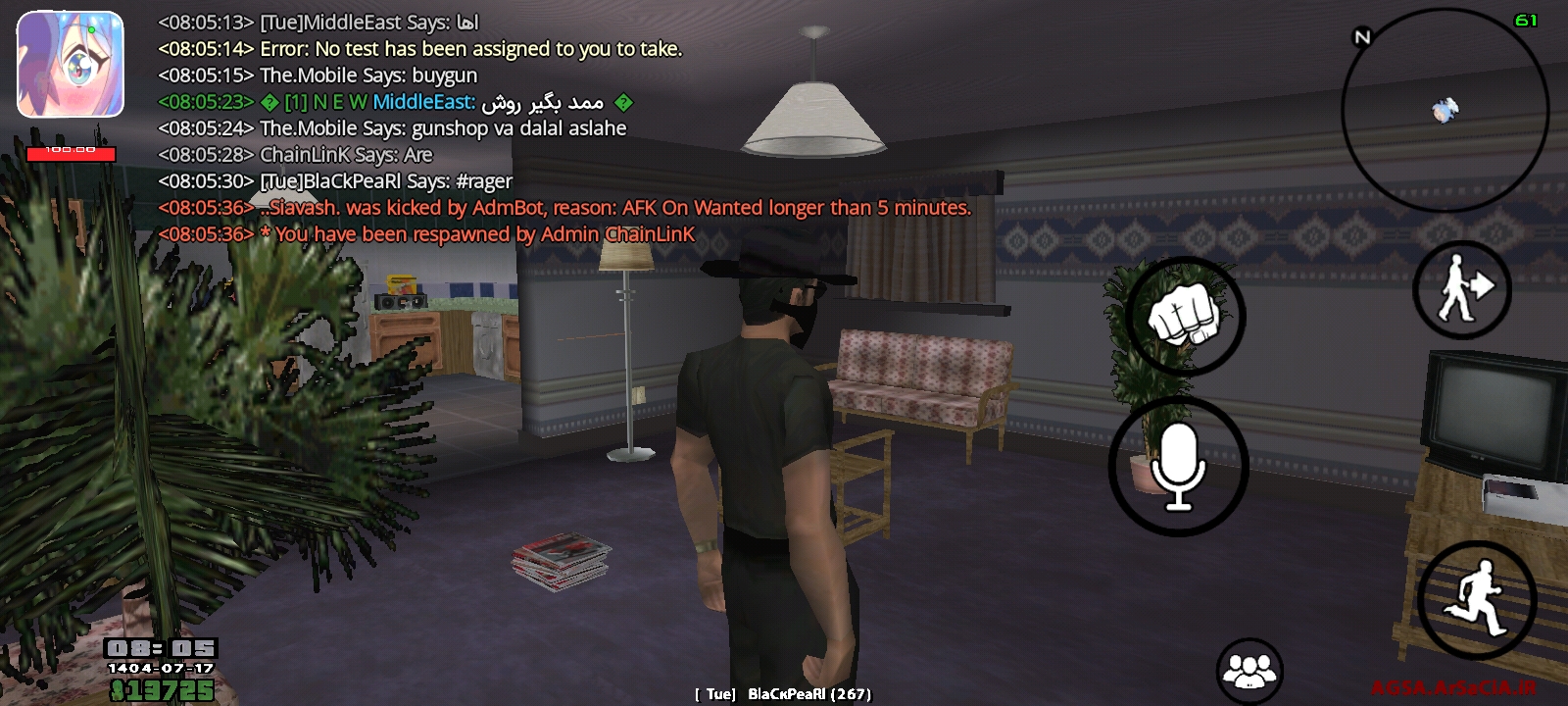Tap the sprint running man button
1568x706 pixels.
click(x=1477, y=598)
